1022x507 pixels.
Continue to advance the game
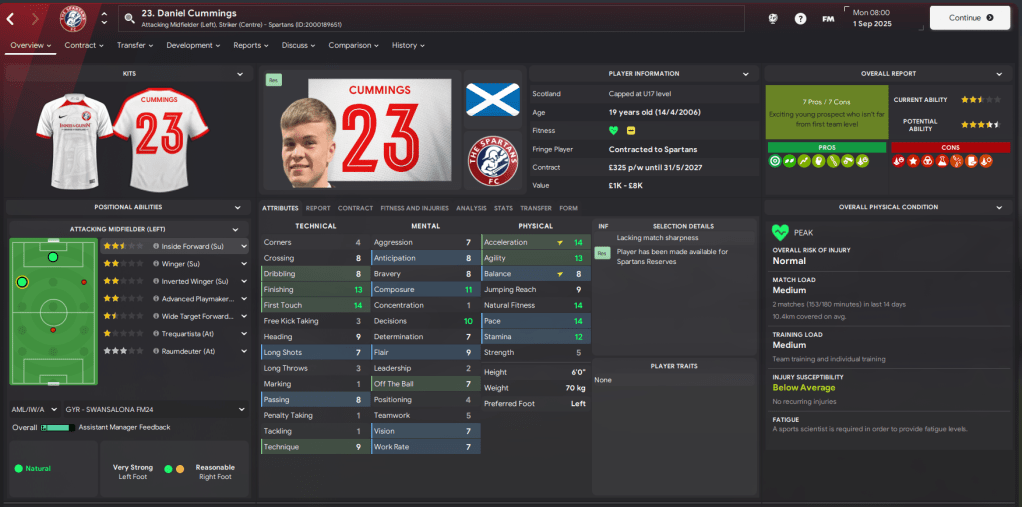968,18
